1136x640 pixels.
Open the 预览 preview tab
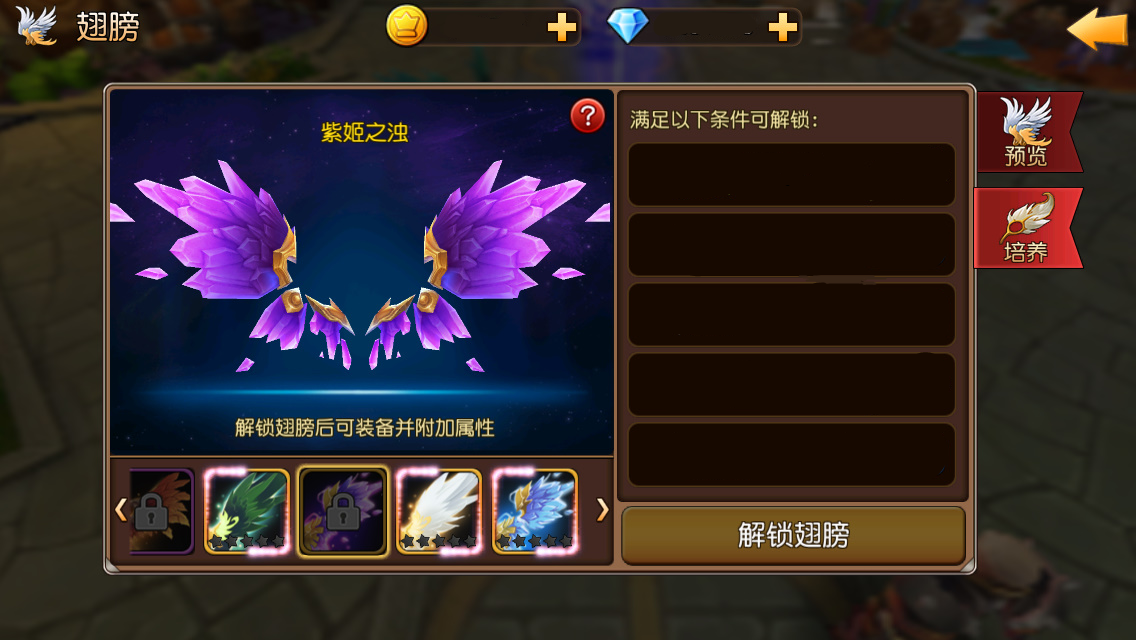coord(1027,132)
